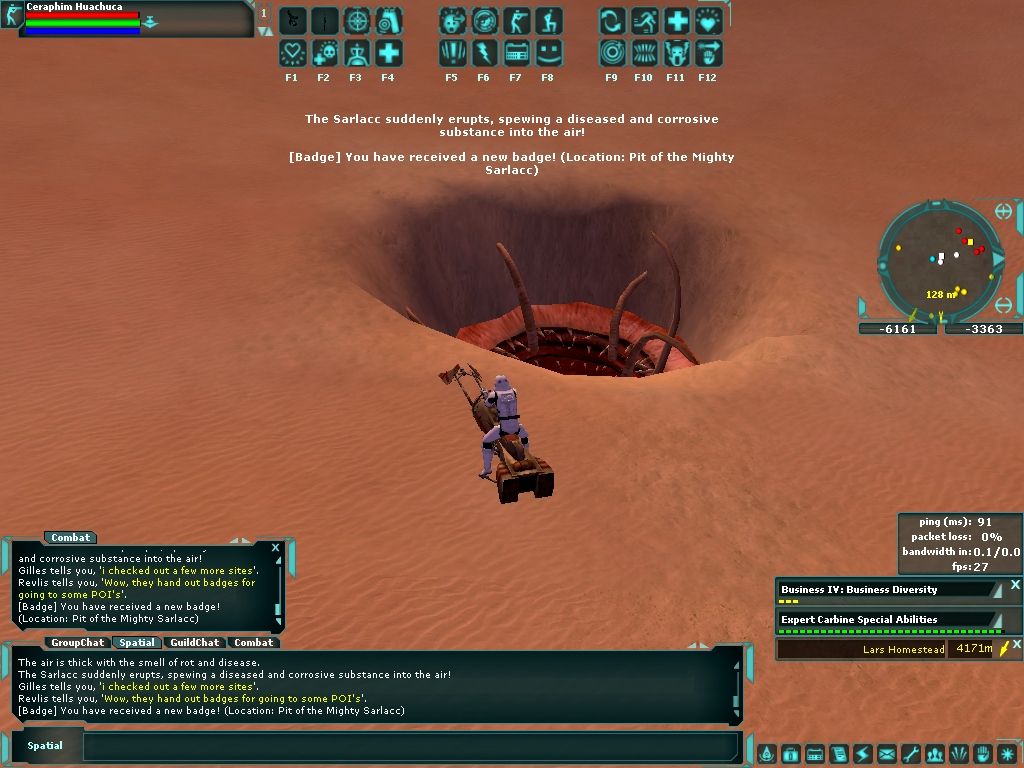Open the community people-group menu button

[x=935, y=754]
